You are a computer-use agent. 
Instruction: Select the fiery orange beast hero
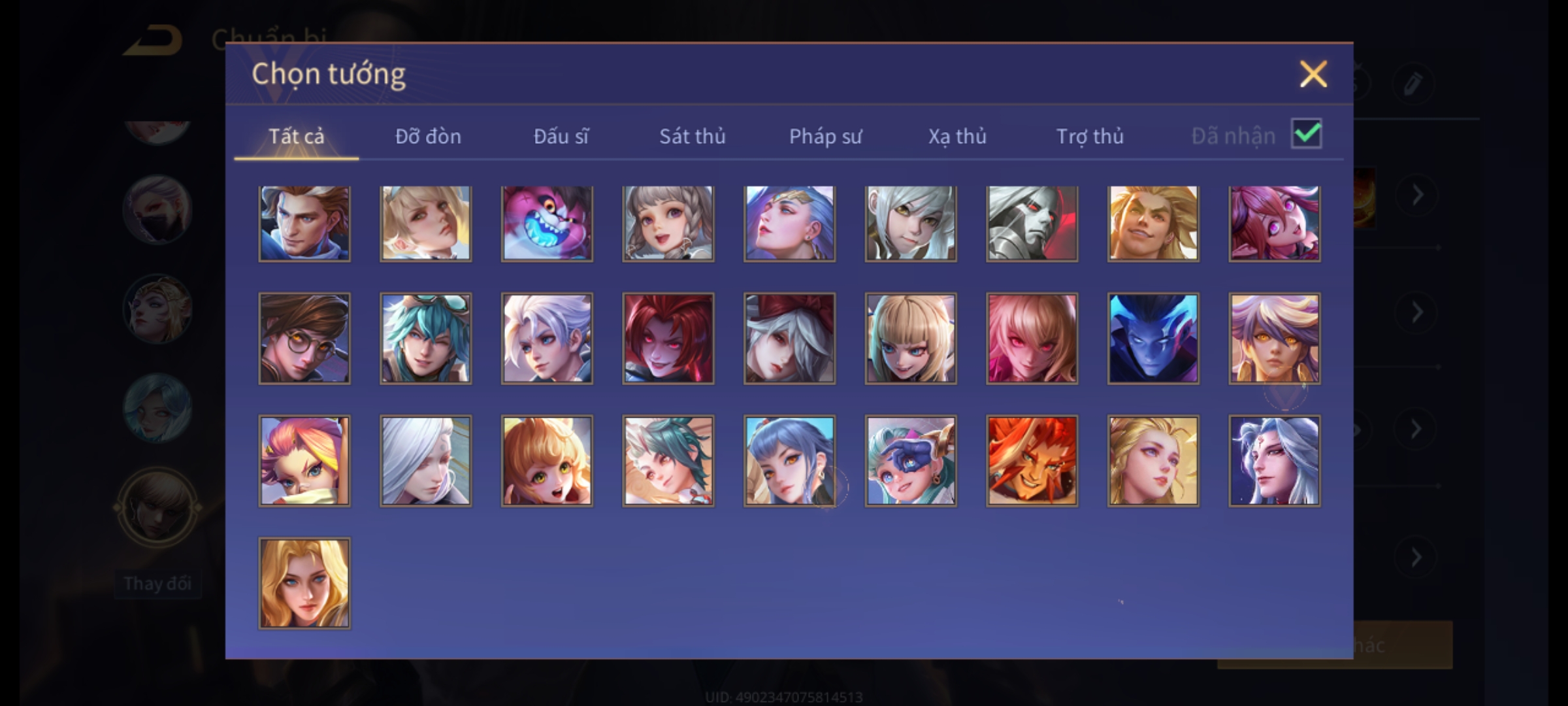[1032, 461]
